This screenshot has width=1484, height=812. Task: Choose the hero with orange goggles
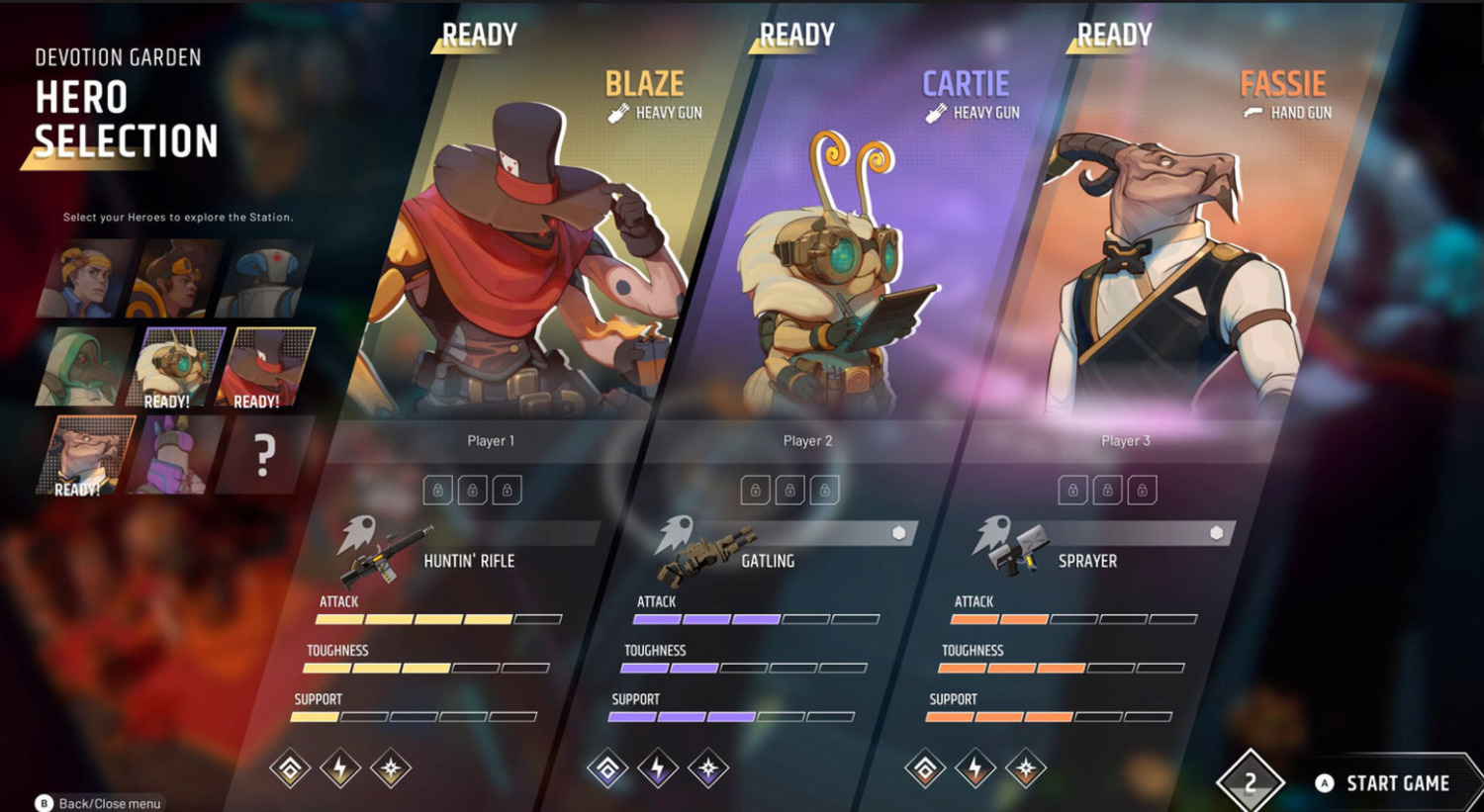coord(176,279)
